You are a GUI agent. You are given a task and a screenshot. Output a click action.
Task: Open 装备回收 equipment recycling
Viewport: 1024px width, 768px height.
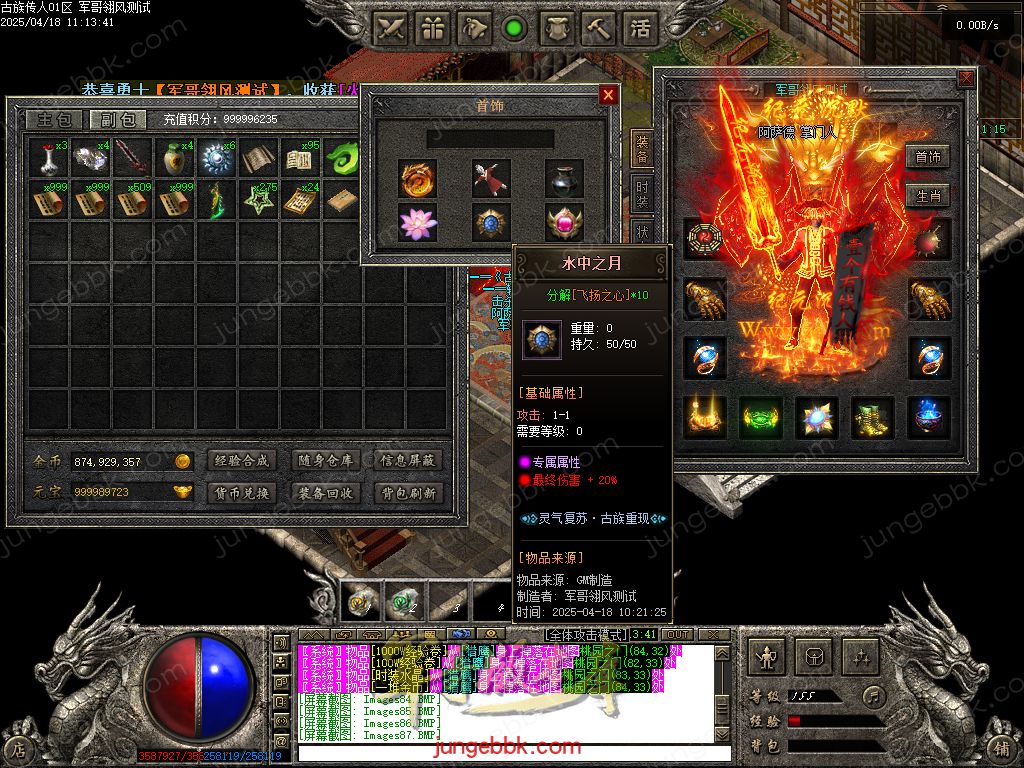(325, 493)
